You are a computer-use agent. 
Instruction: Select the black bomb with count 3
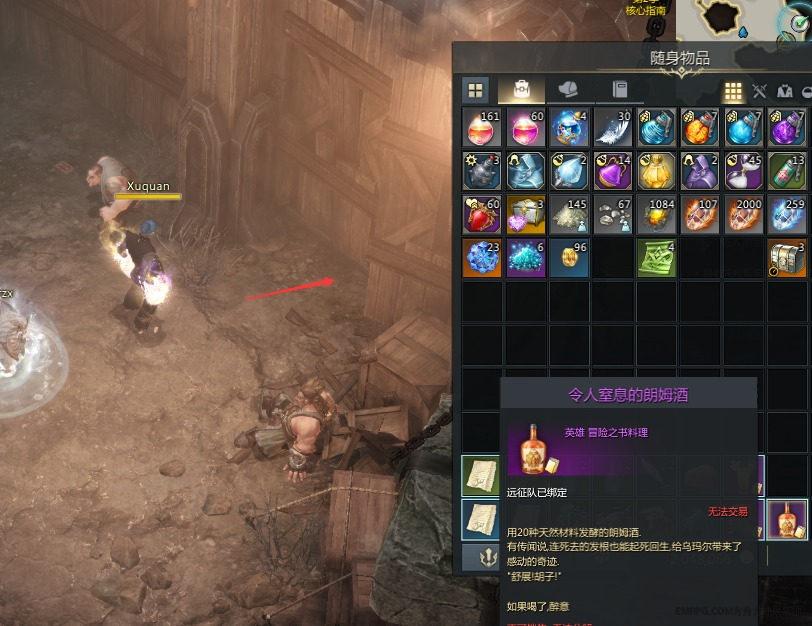[x=483, y=171]
